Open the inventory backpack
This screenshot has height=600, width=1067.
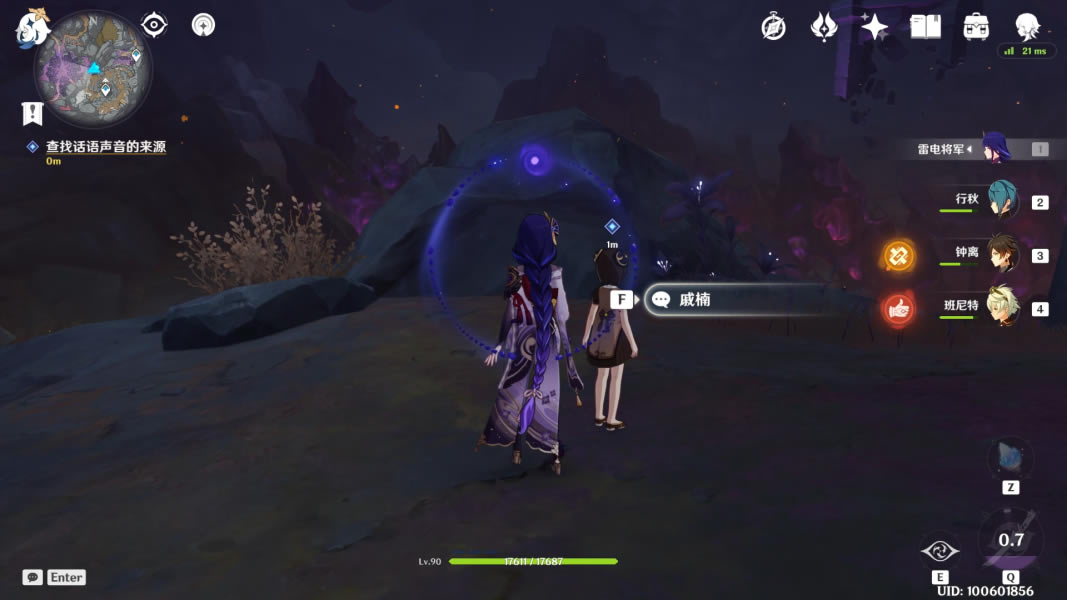[x=976, y=27]
